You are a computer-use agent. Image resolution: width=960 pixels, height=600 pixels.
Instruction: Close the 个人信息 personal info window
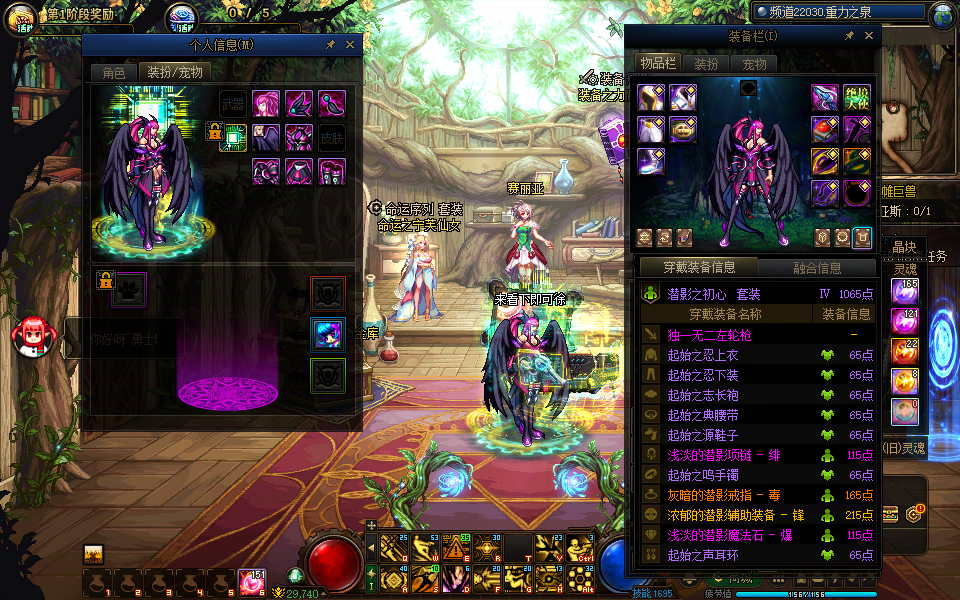[350, 45]
